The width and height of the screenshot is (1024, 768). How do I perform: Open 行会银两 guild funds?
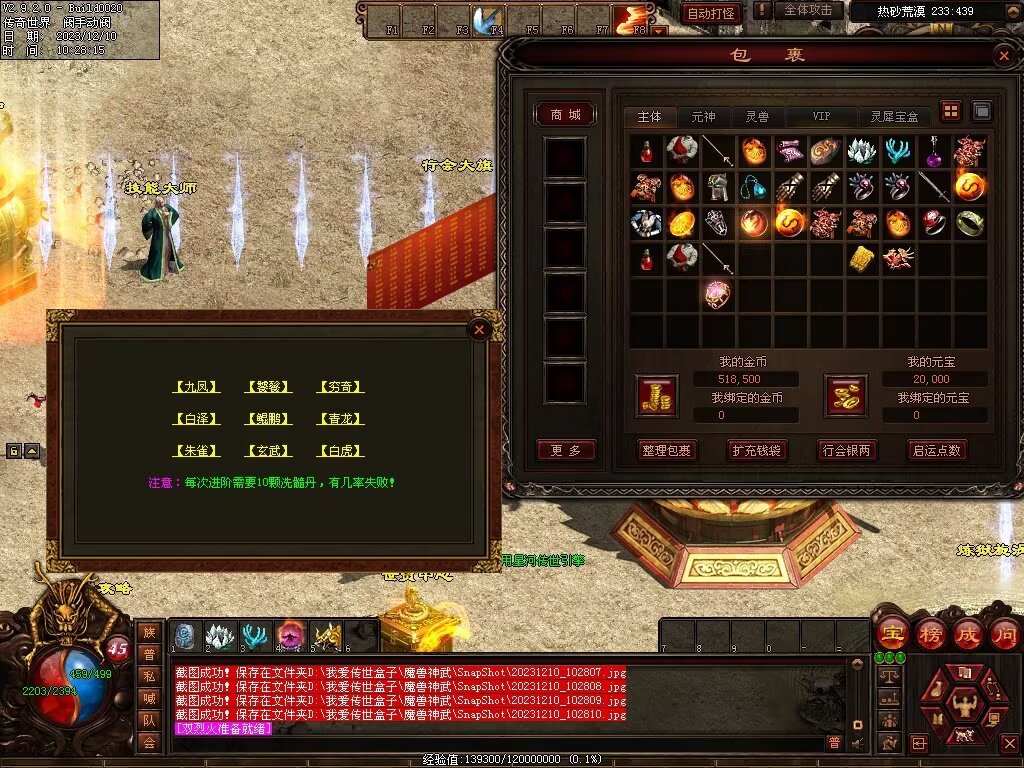846,450
